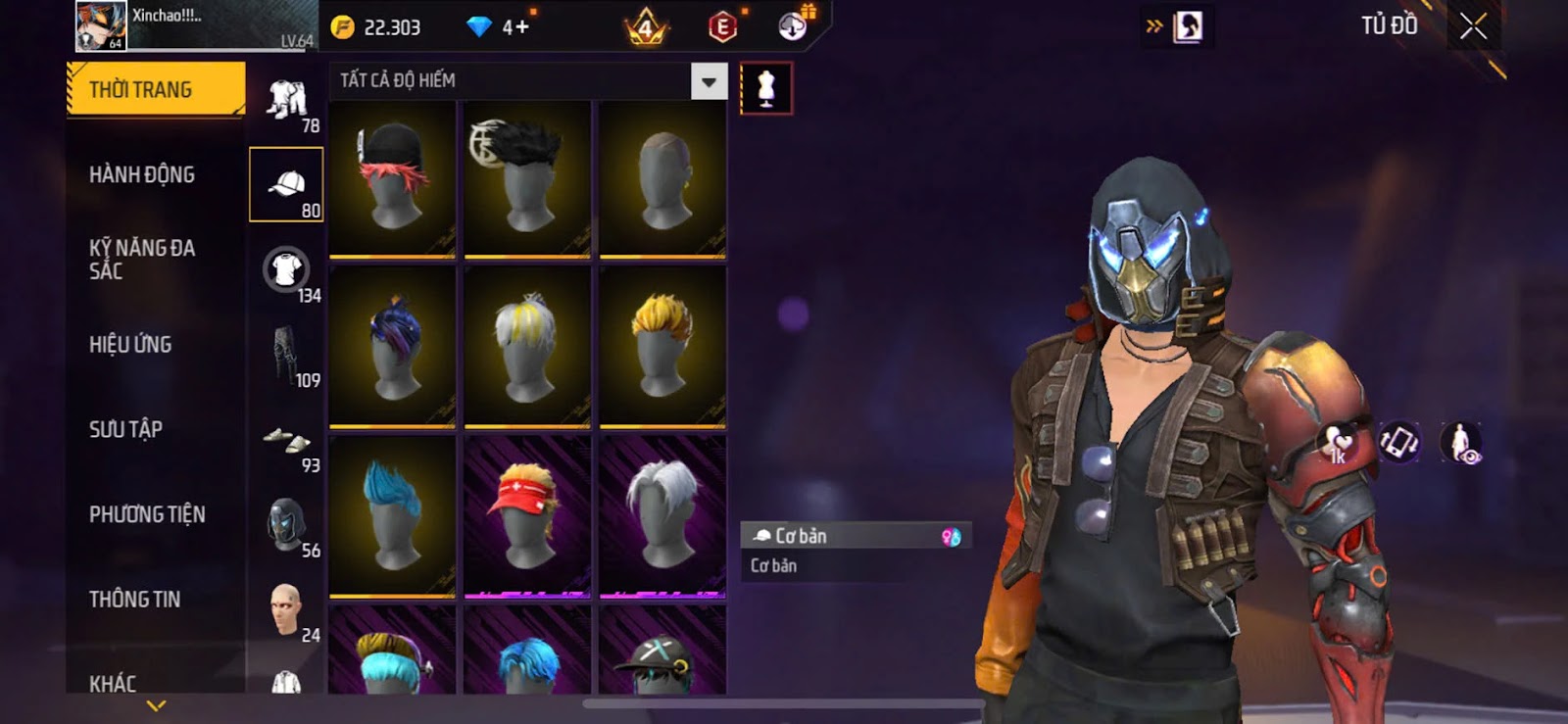Choose the red visor with blonde hair
The height and width of the screenshot is (724, 1568).
point(527,515)
